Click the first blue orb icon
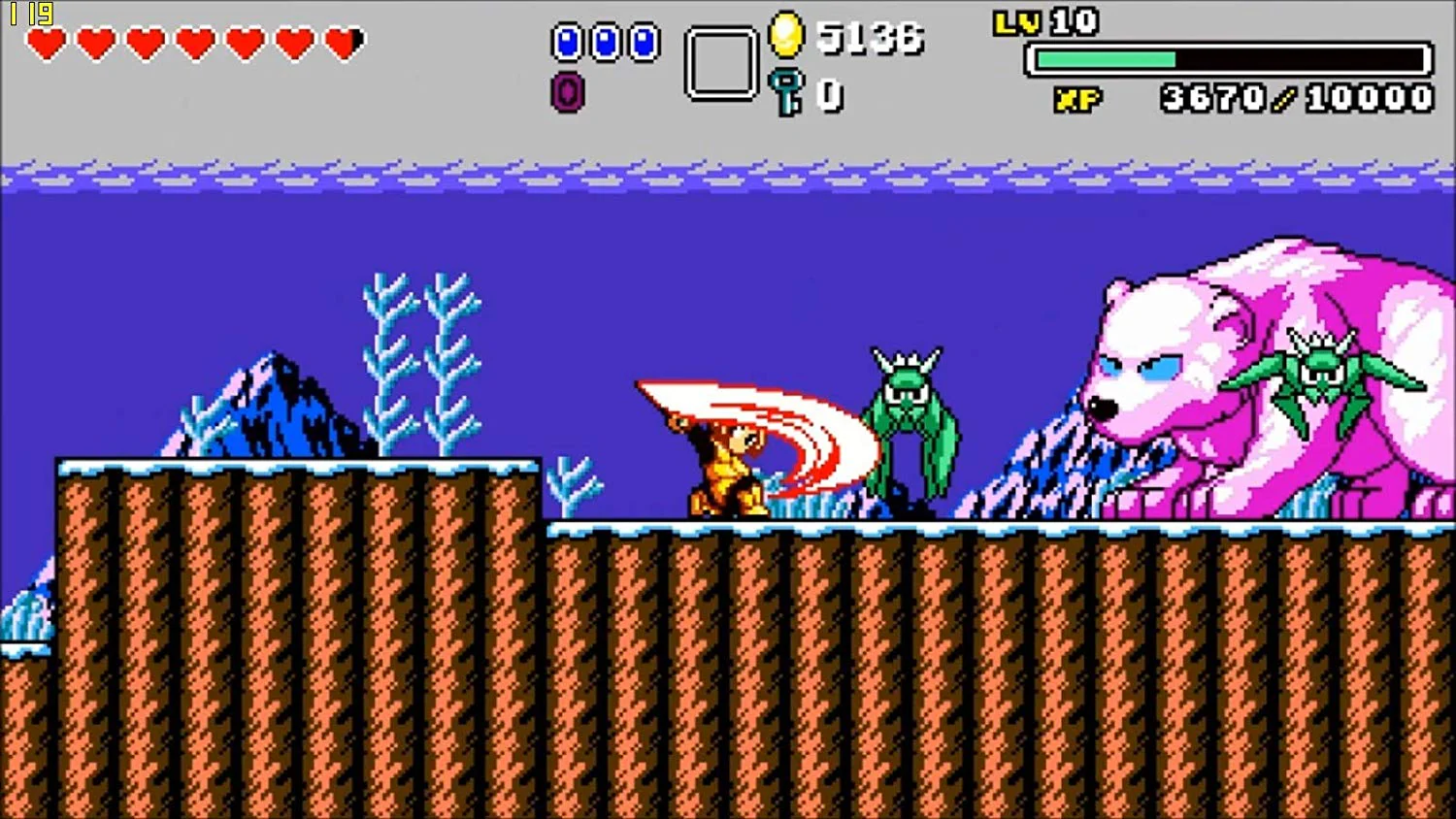1456x819 pixels. [x=567, y=41]
